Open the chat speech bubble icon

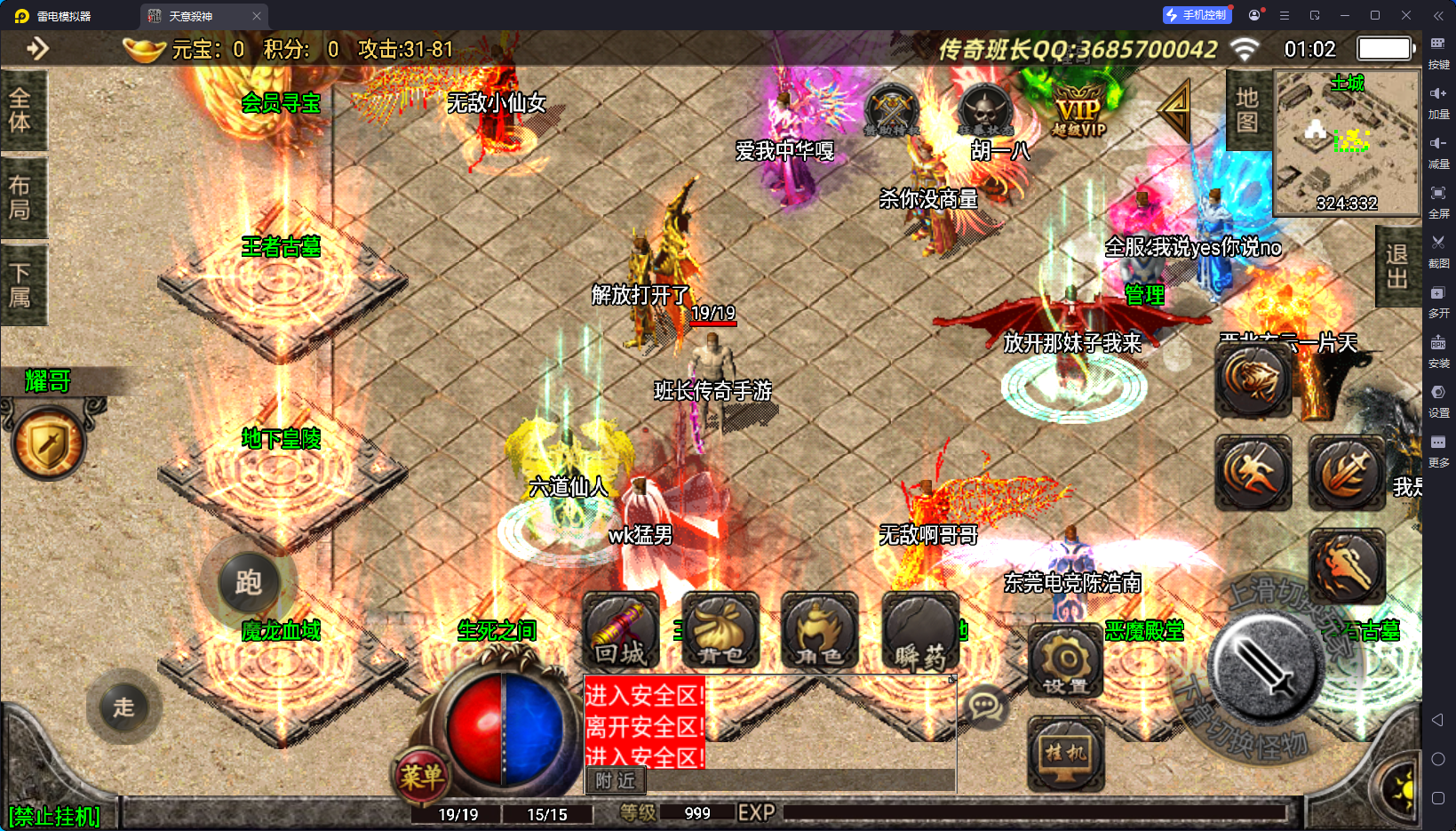pyautogui.click(x=985, y=707)
